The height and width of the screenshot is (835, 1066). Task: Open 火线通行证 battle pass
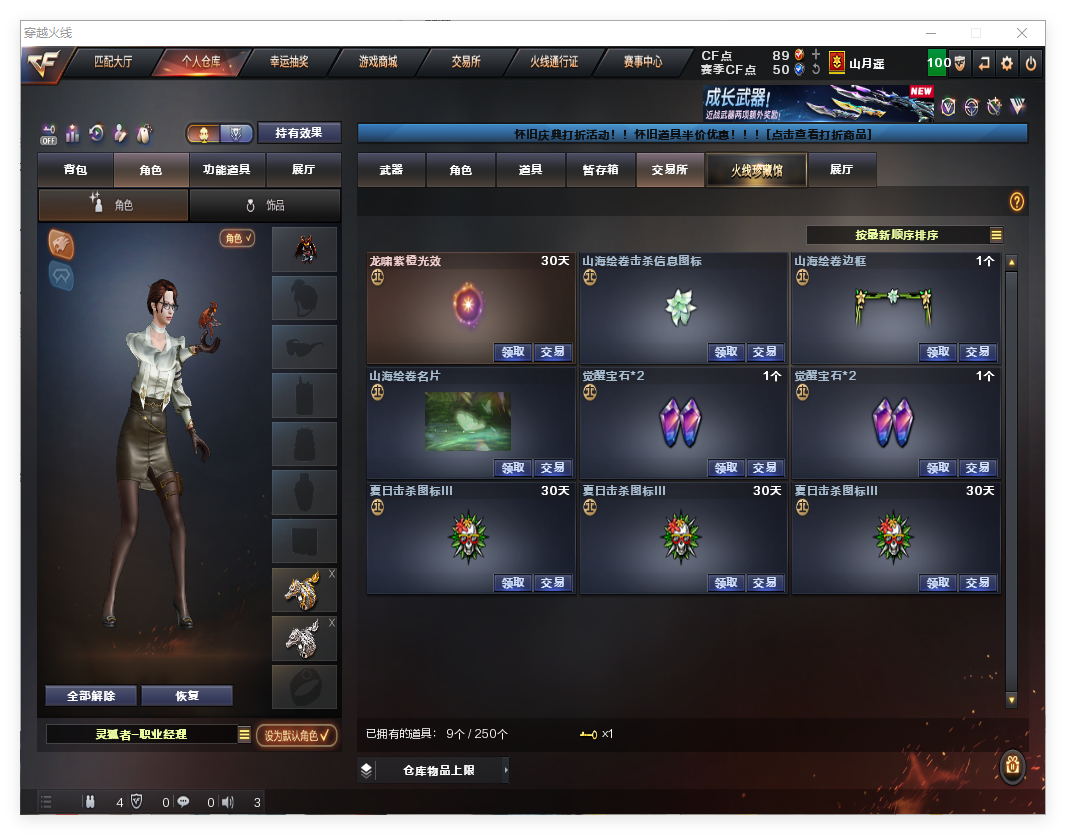click(x=554, y=62)
